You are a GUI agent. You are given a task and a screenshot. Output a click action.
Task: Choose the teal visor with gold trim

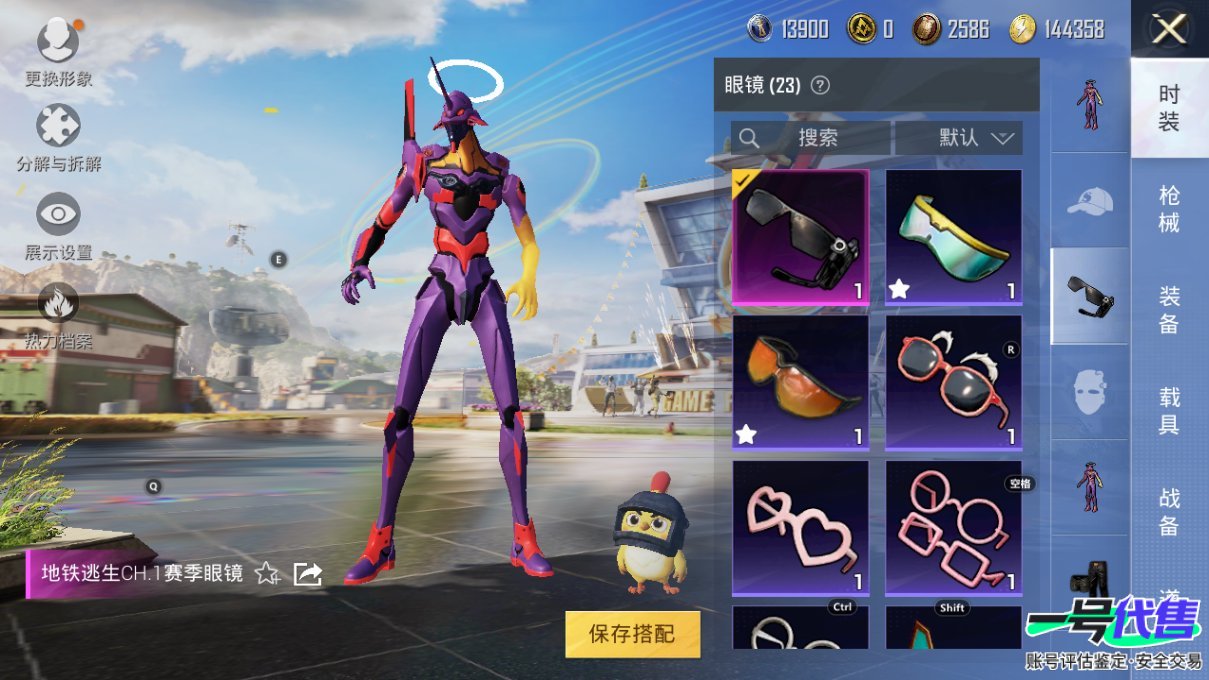click(x=953, y=236)
